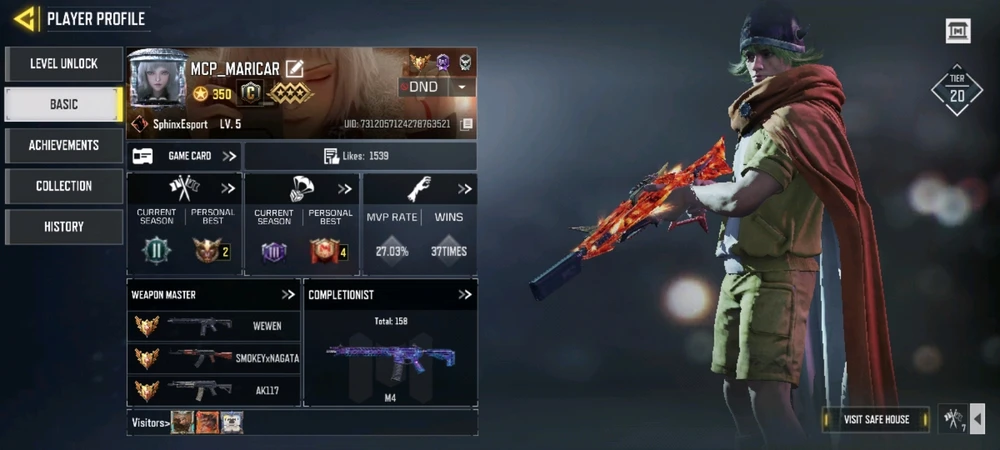Show the History tab
Screen dimensions: 1000x450
click(x=64, y=227)
